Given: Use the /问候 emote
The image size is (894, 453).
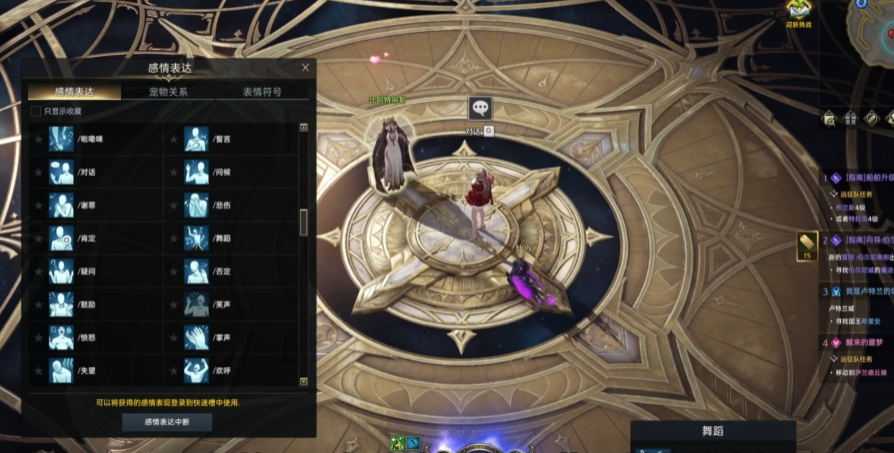Looking at the screenshot, I should (196, 172).
